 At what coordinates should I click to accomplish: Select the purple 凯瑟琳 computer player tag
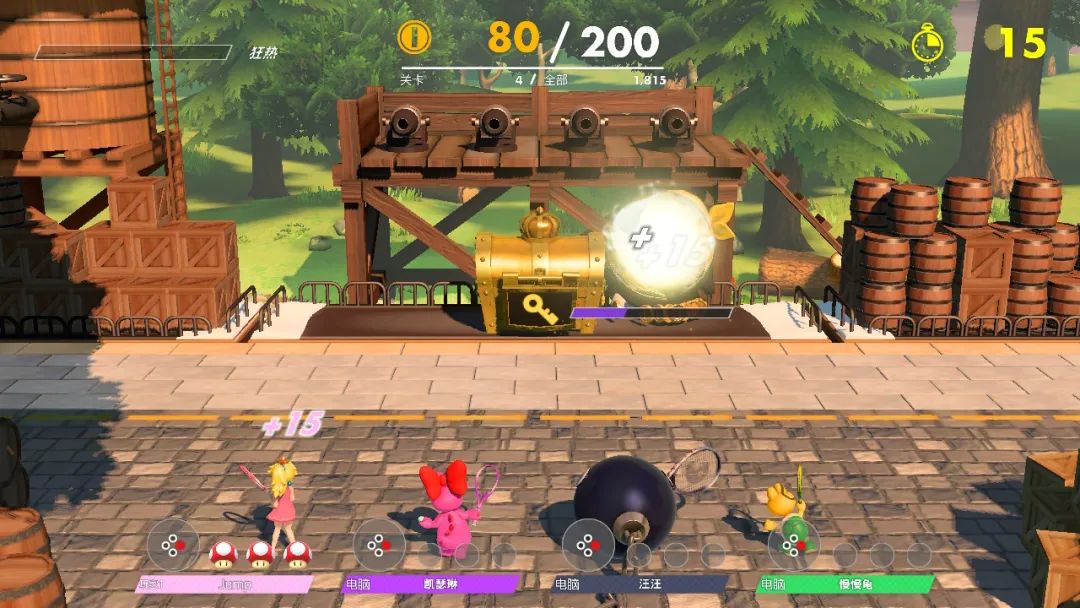431,584
